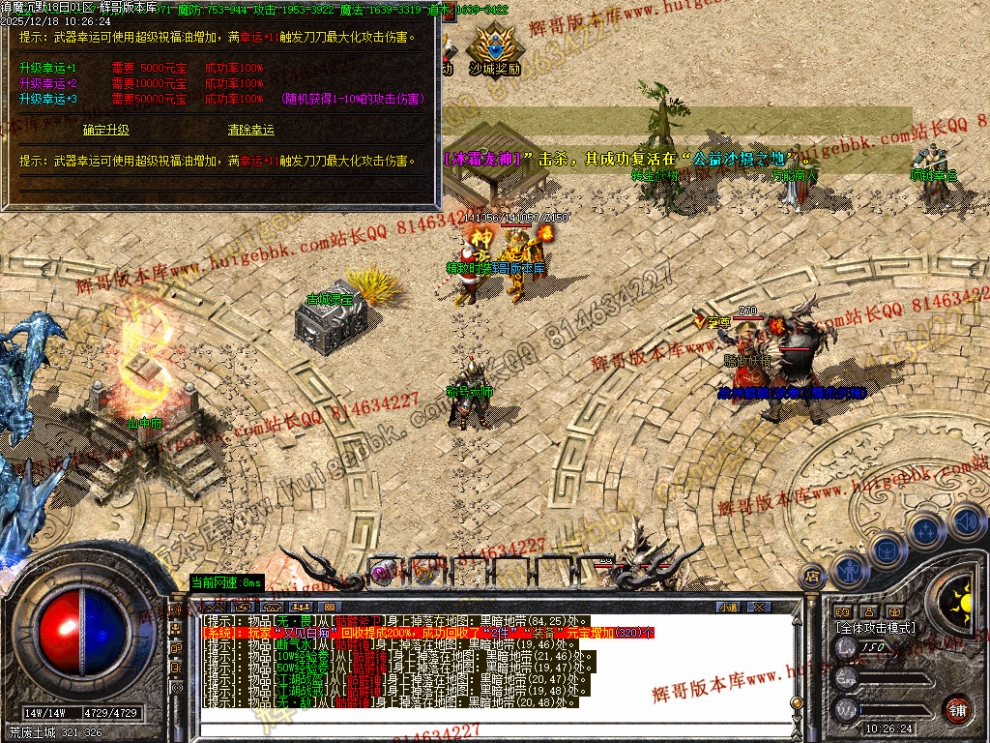Open the skills round button with stars
Viewport: 990px width, 743px height.
coord(928,531)
